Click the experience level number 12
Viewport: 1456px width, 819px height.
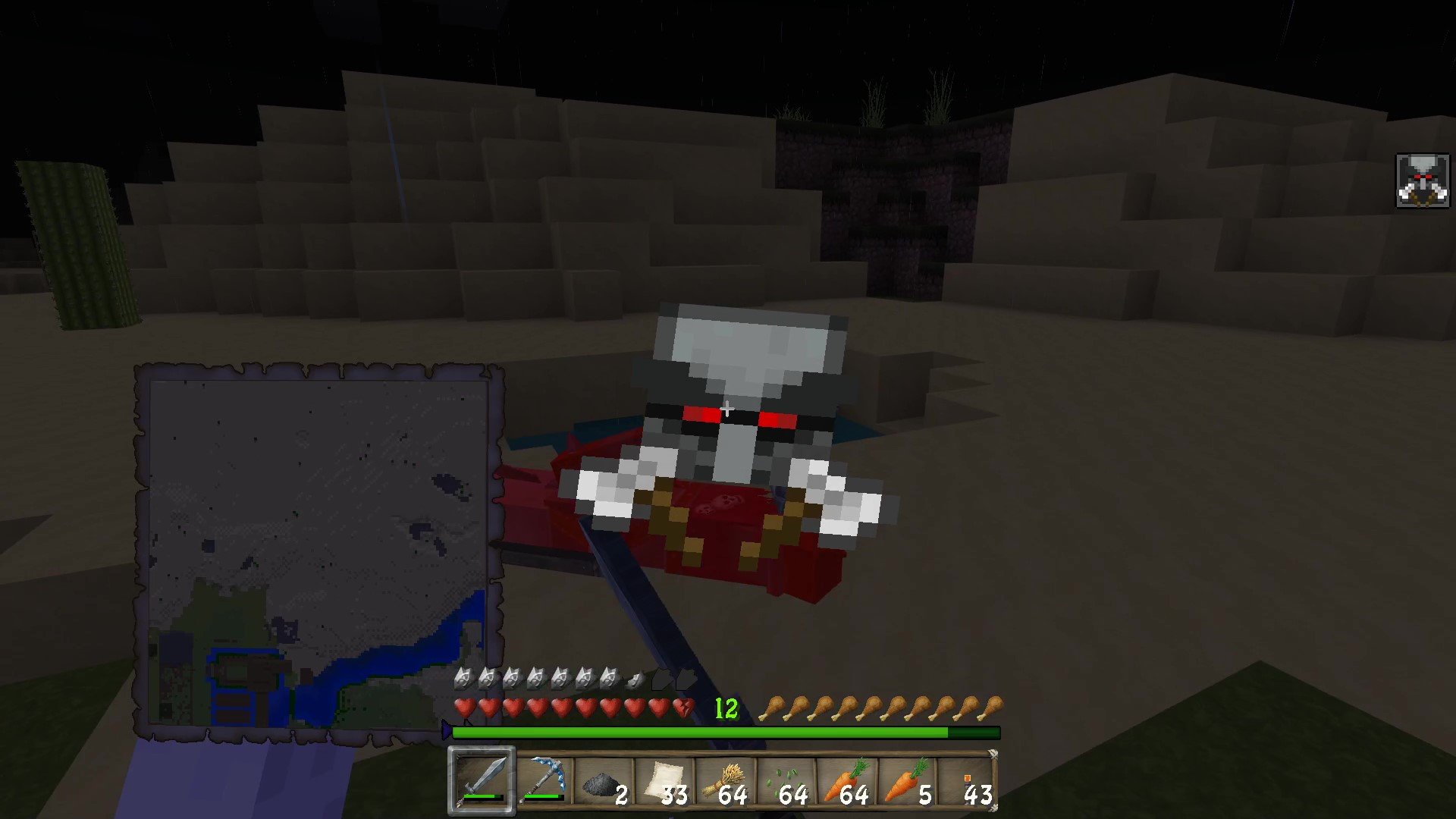726,708
